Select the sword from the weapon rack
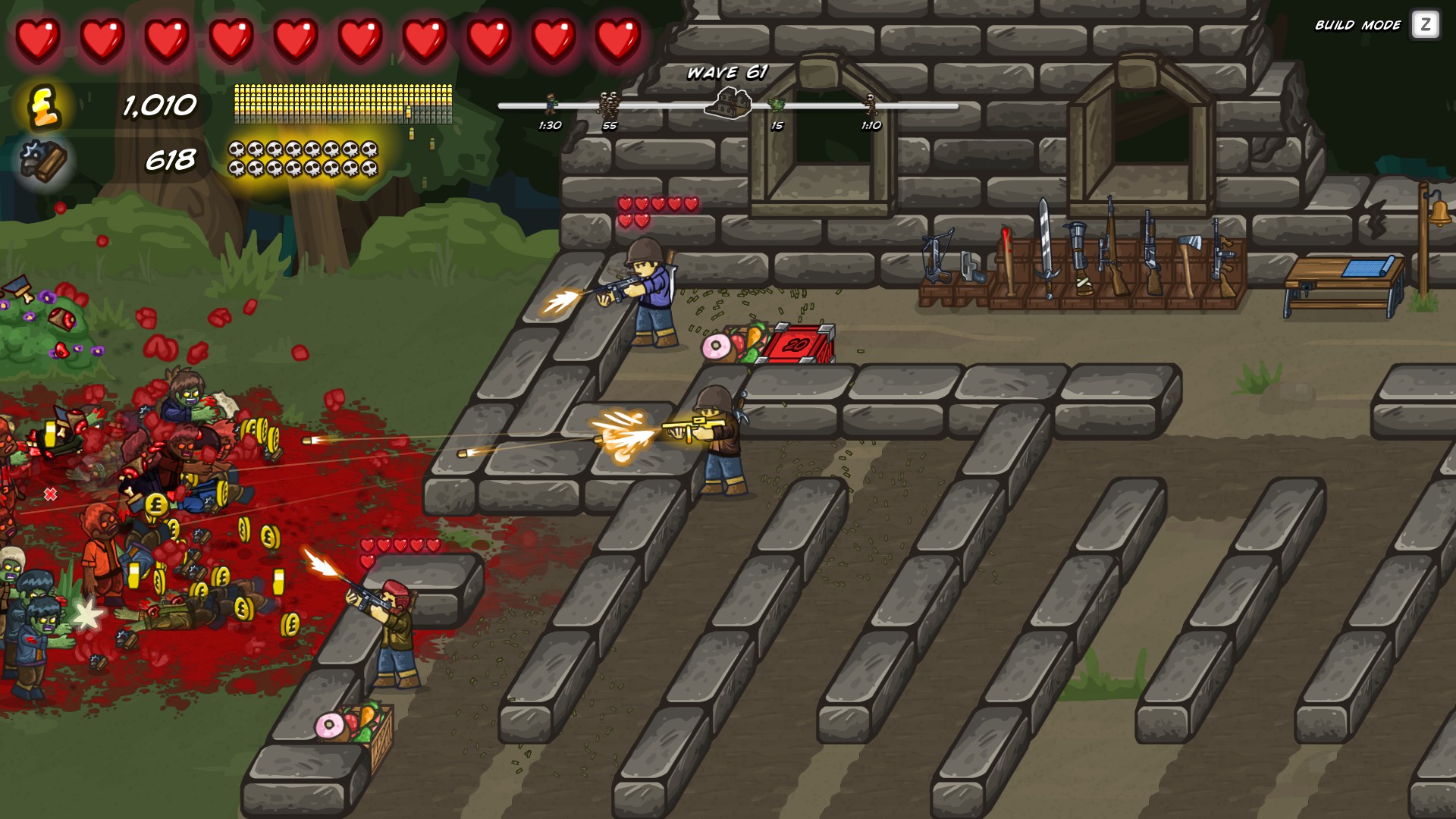This screenshot has height=819, width=1456. (x=1046, y=250)
